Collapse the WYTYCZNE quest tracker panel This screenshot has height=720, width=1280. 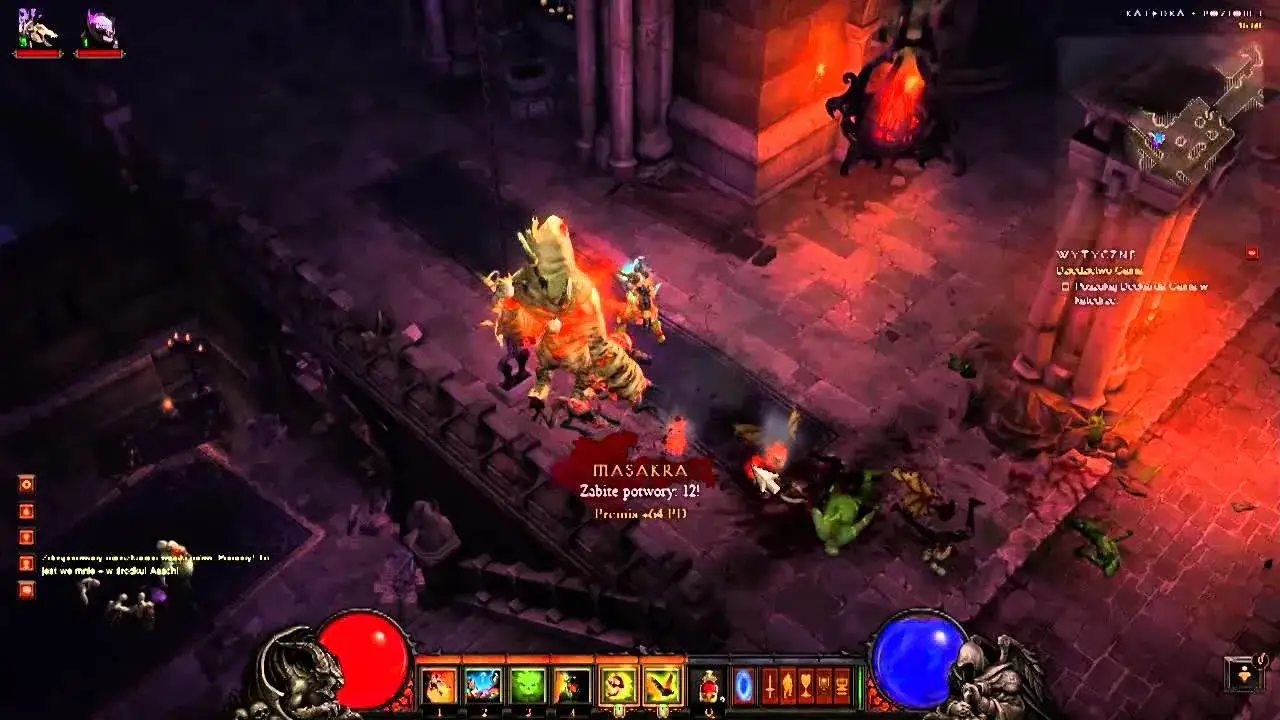[x=1095, y=255]
